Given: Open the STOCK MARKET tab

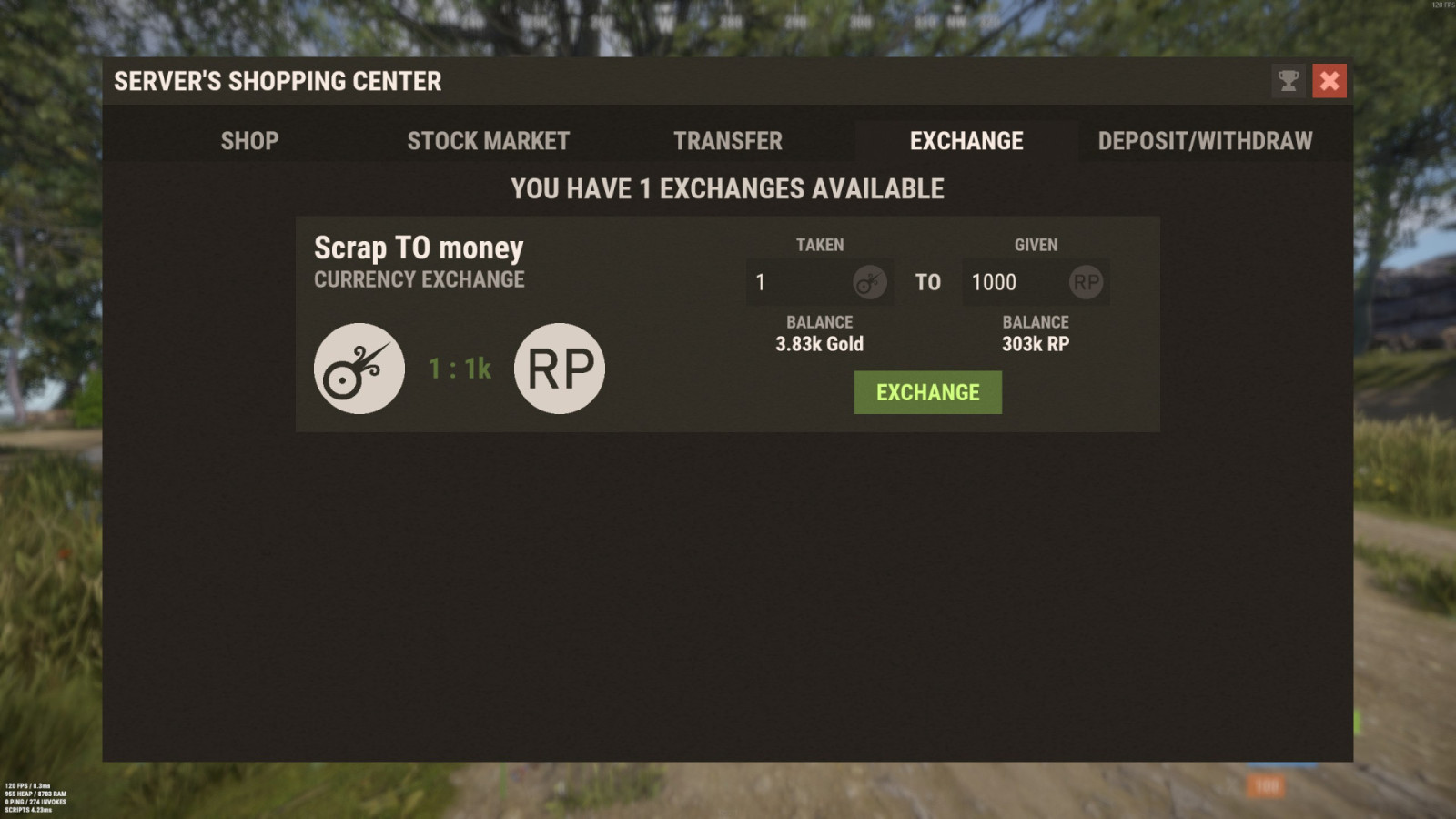Looking at the screenshot, I should [x=489, y=141].
